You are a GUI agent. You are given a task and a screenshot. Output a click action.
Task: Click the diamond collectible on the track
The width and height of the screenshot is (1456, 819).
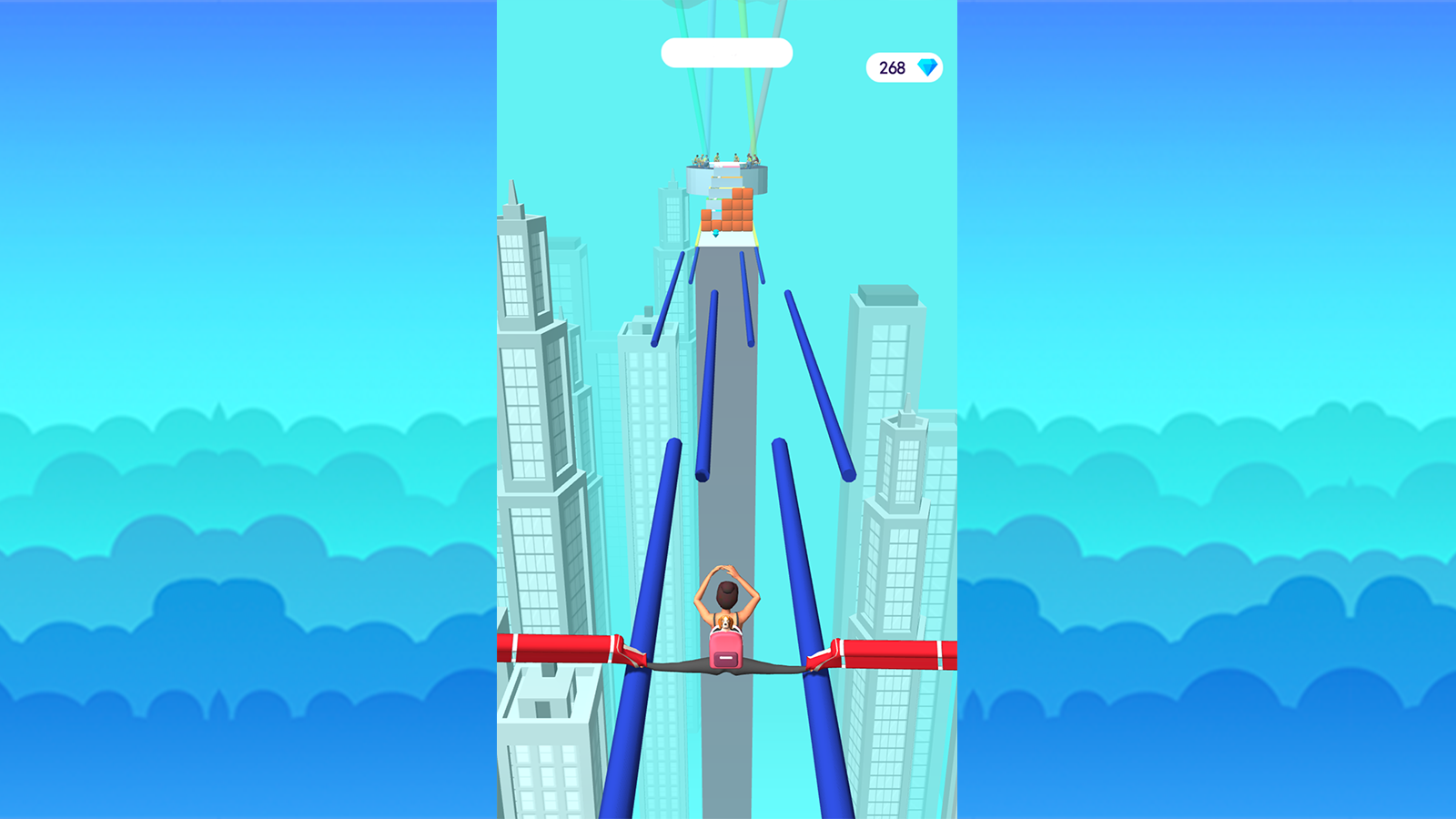pyautogui.click(x=715, y=233)
